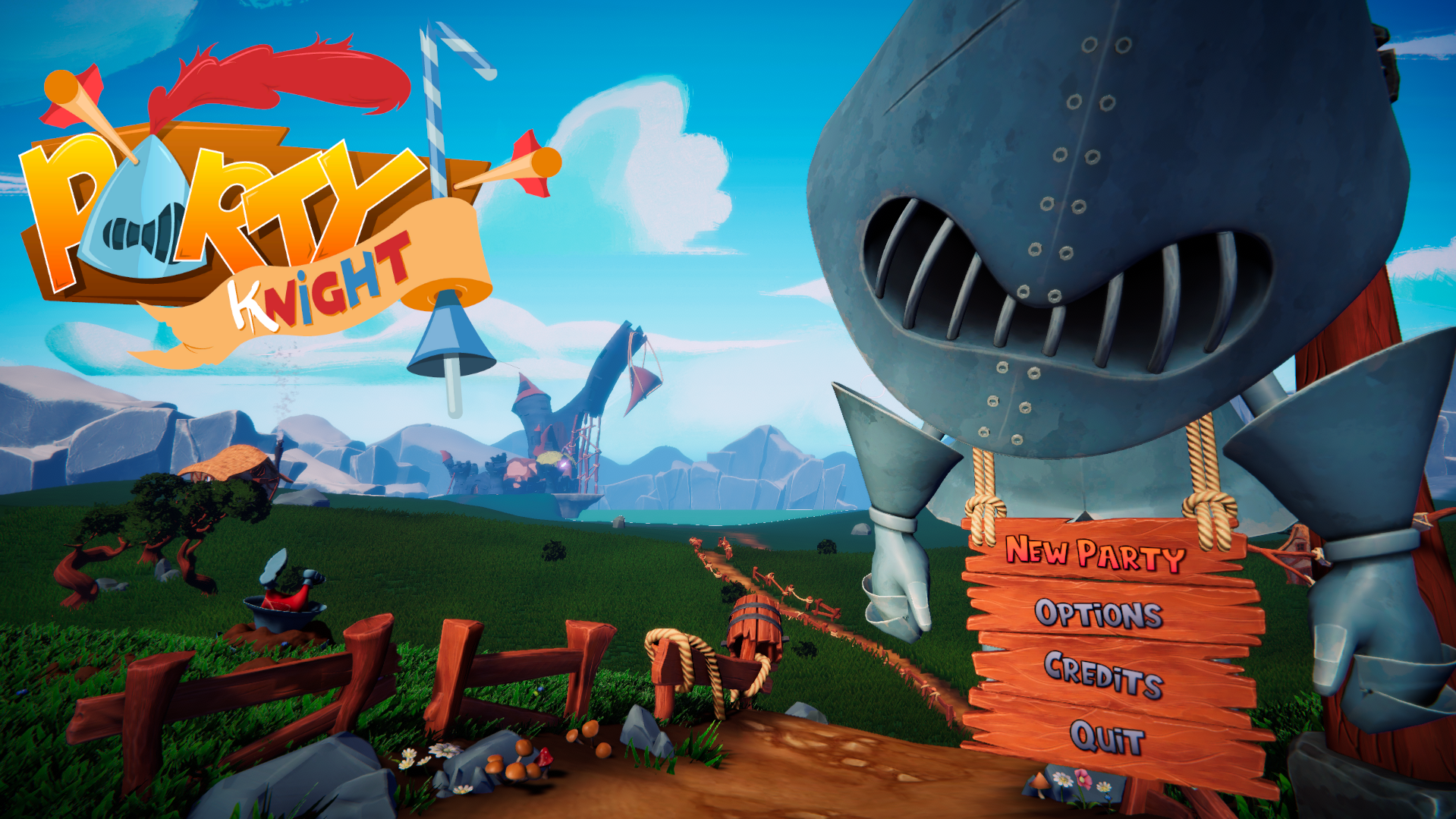The width and height of the screenshot is (1456, 819).
Task: Select Quit on the wooden sign
Action: click(1107, 737)
